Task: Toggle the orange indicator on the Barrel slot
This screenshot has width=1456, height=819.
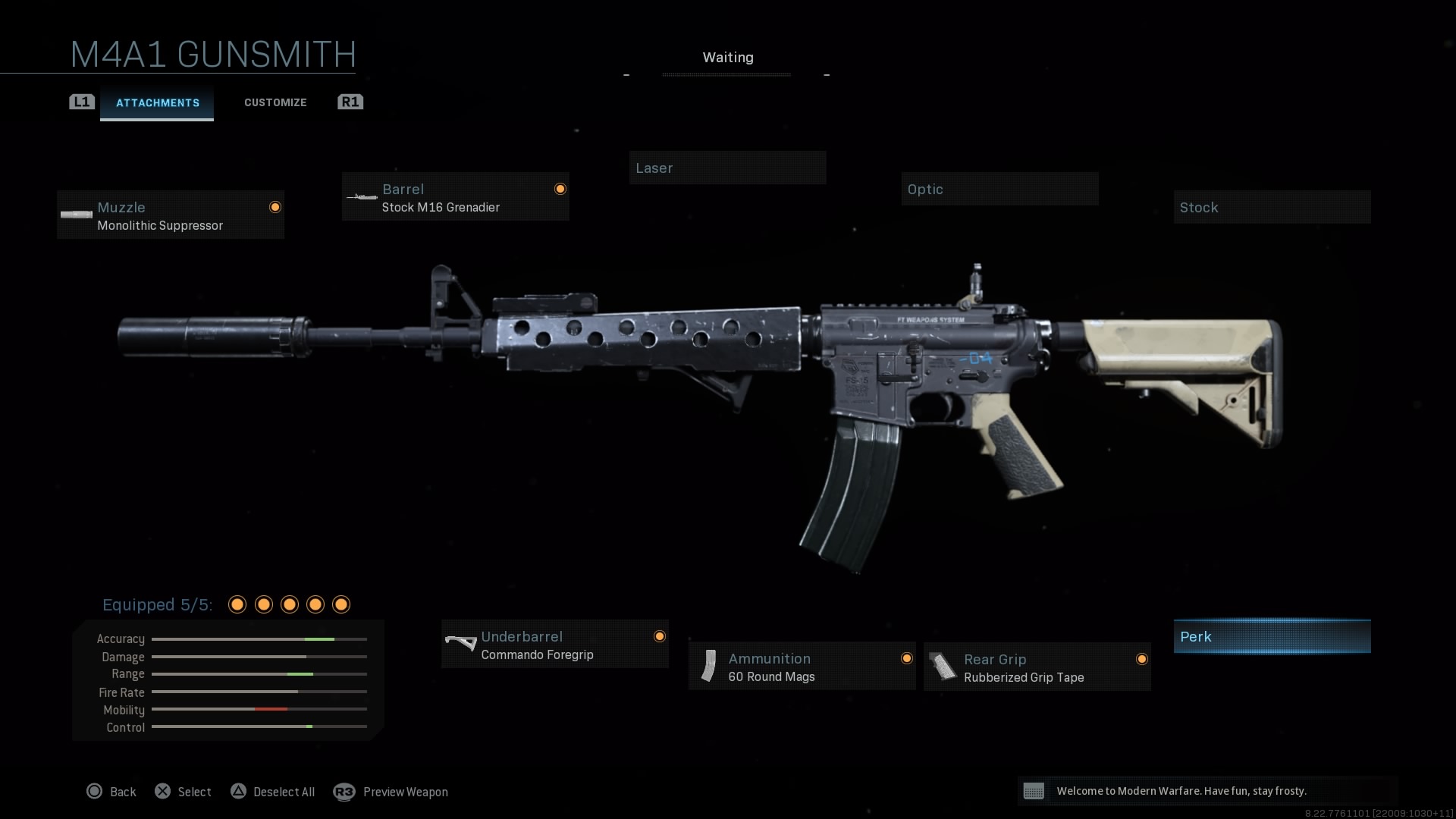Action: click(560, 188)
